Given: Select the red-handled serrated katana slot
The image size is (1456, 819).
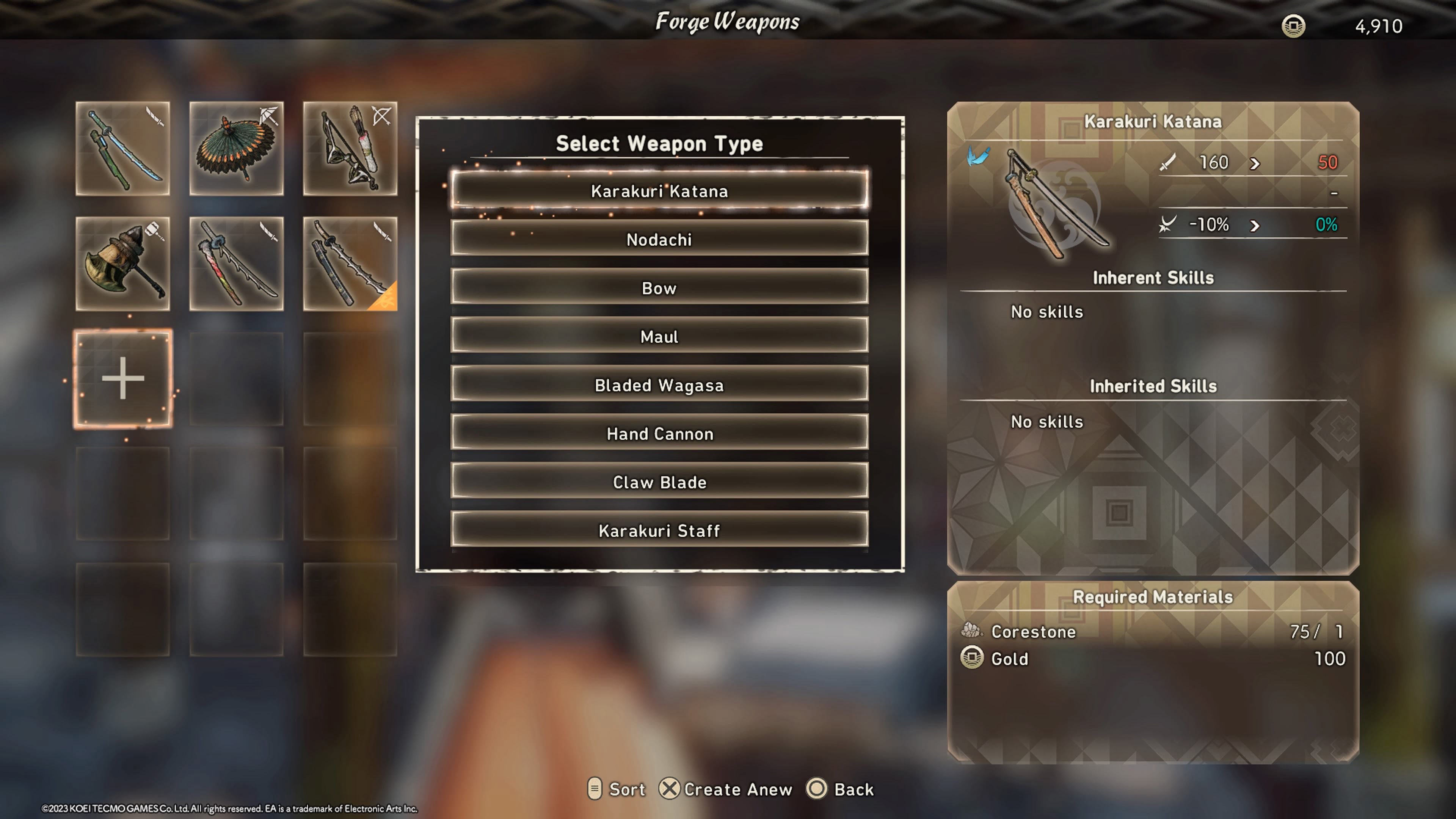Looking at the screenshot, I should (x=236, y=264).
